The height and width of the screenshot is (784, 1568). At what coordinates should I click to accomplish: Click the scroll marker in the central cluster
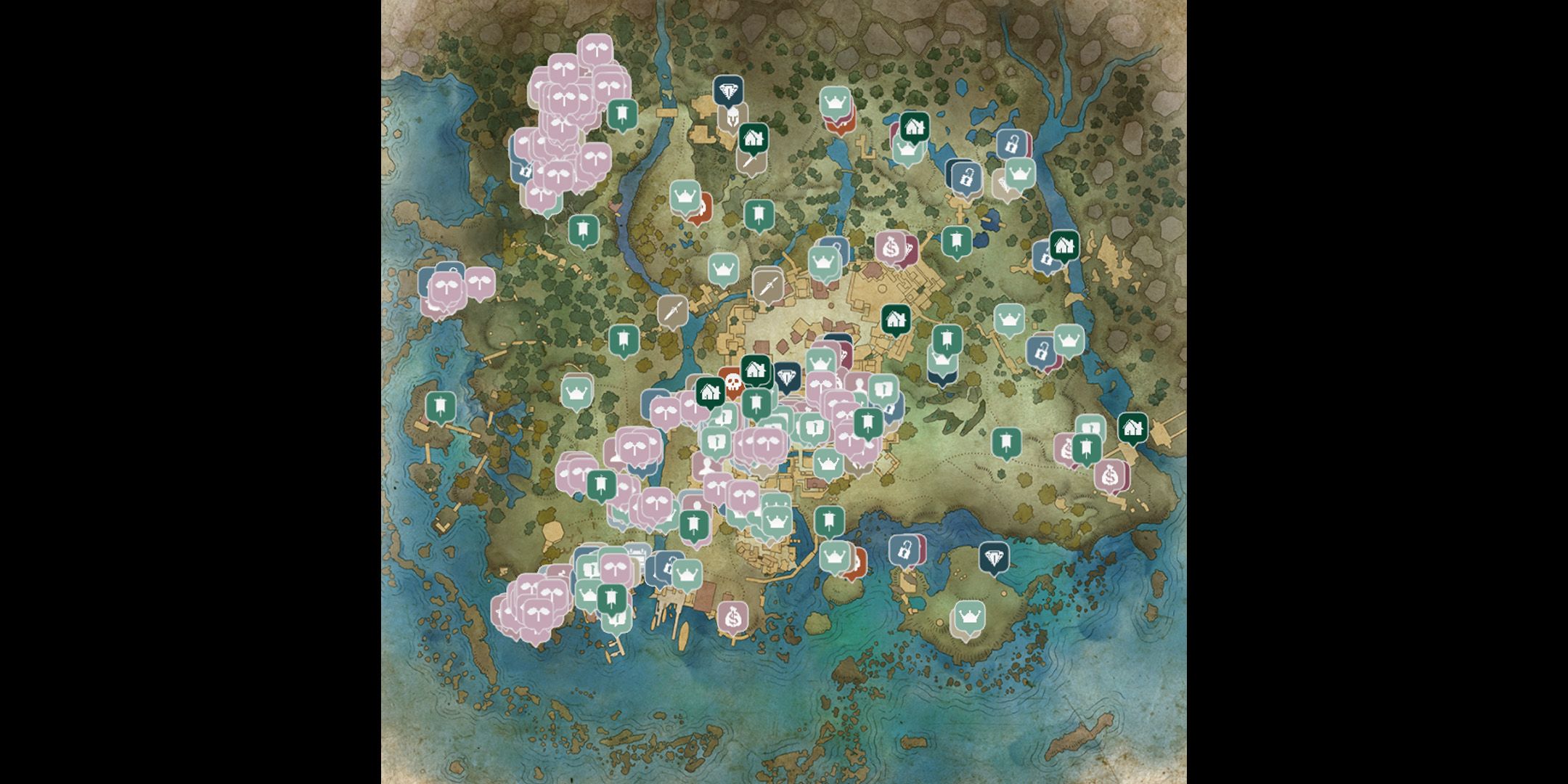(x=883, y=388)
